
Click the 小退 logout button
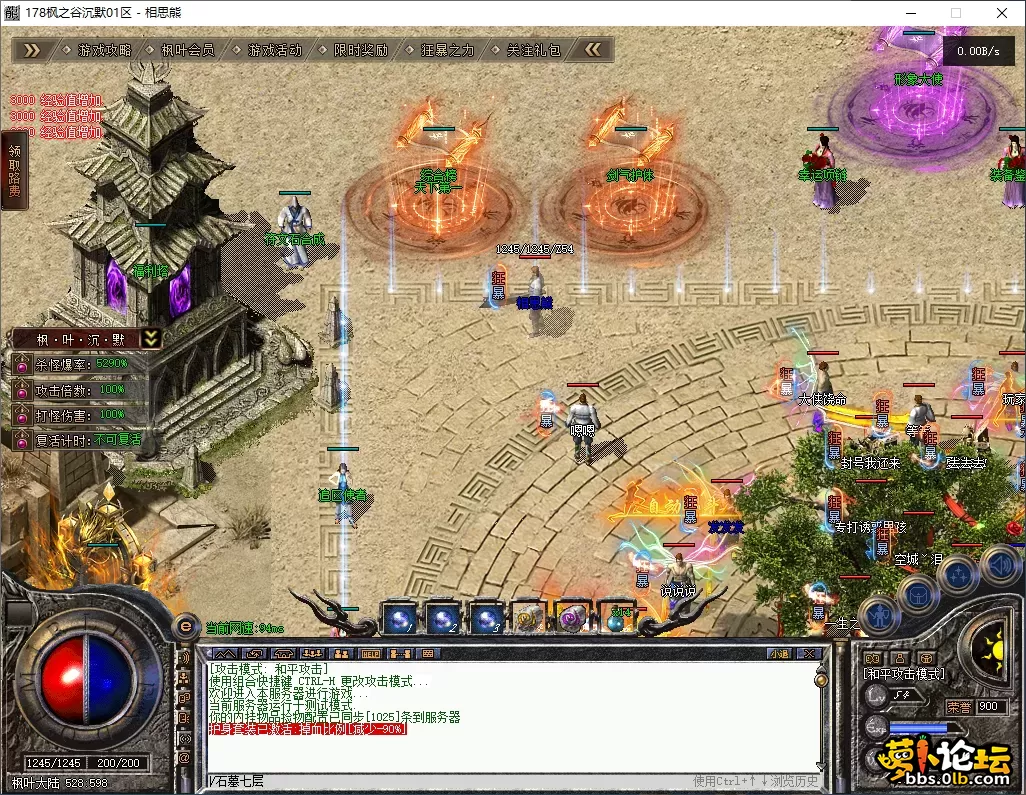(779, 653)
